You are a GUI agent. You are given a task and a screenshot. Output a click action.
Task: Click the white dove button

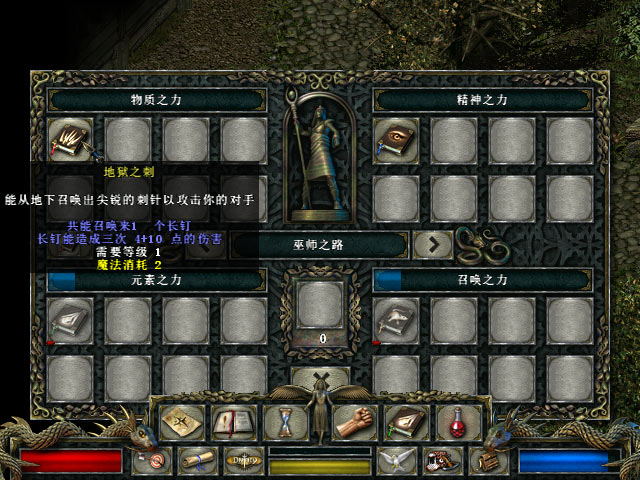tap(395, 461)
